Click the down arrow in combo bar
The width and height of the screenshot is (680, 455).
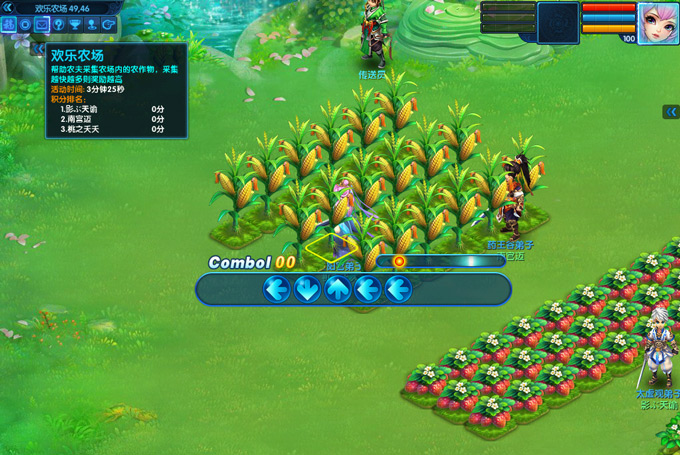point(307,289)
